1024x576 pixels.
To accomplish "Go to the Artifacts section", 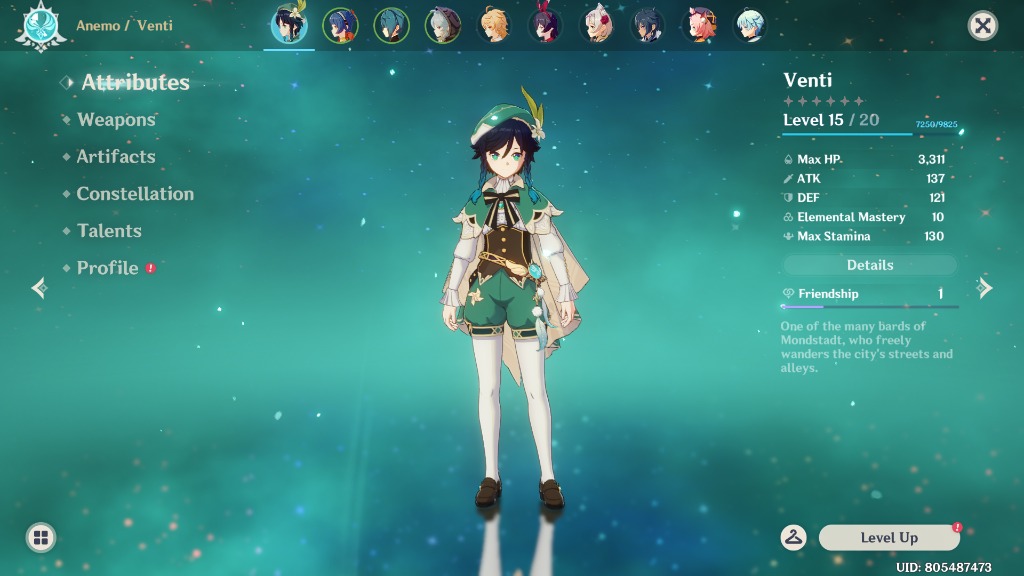I will pyautogui.click(x=116, y=157).
